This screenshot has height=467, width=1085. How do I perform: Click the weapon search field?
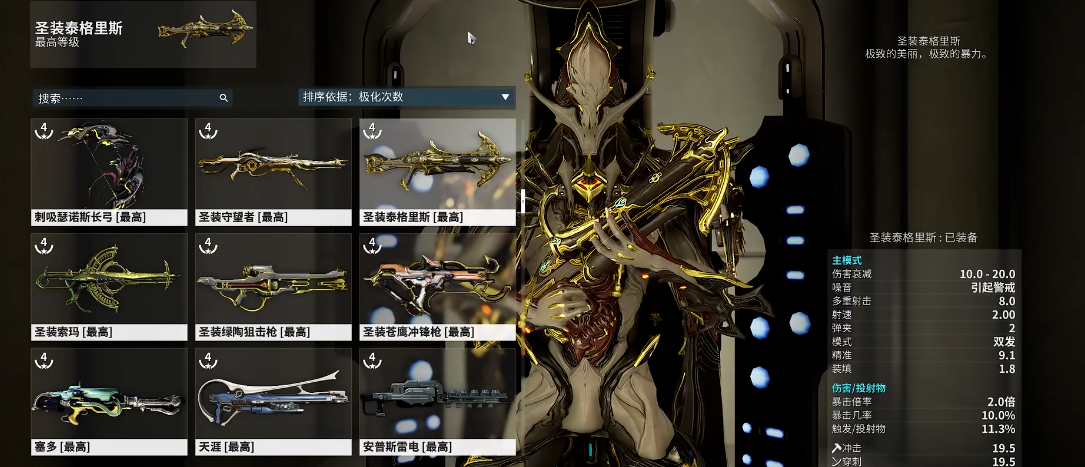point(125,98)
